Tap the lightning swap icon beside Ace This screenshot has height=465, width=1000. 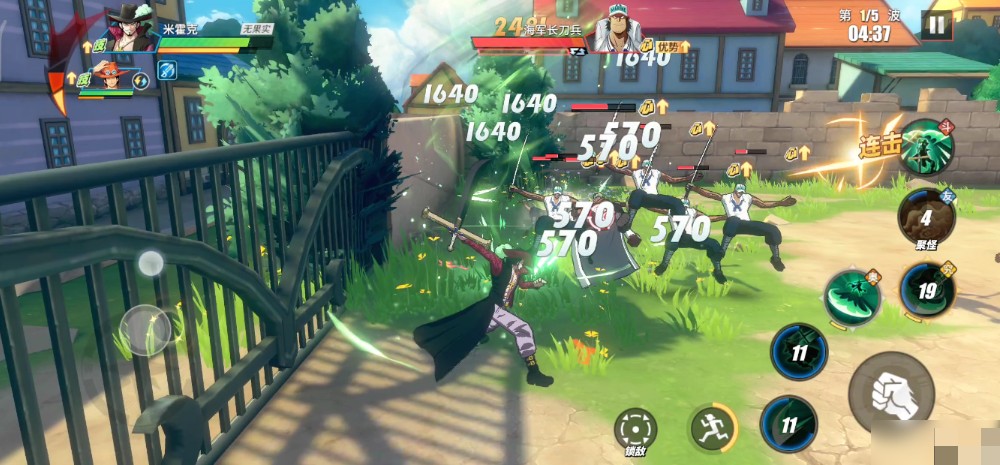(x=141, y=81)
